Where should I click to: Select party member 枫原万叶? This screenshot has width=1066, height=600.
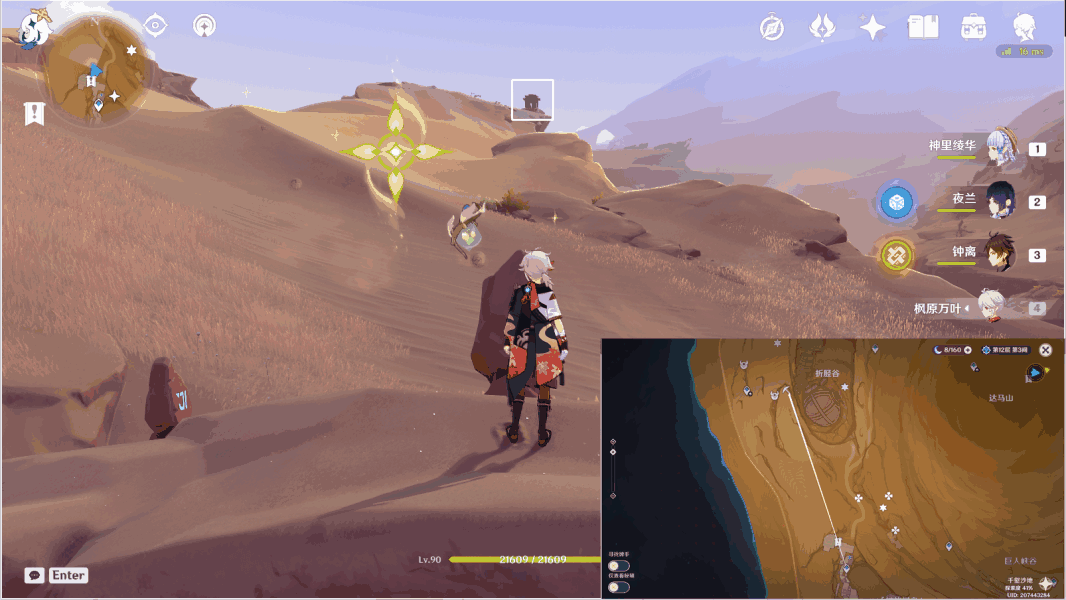coord(990,308)
